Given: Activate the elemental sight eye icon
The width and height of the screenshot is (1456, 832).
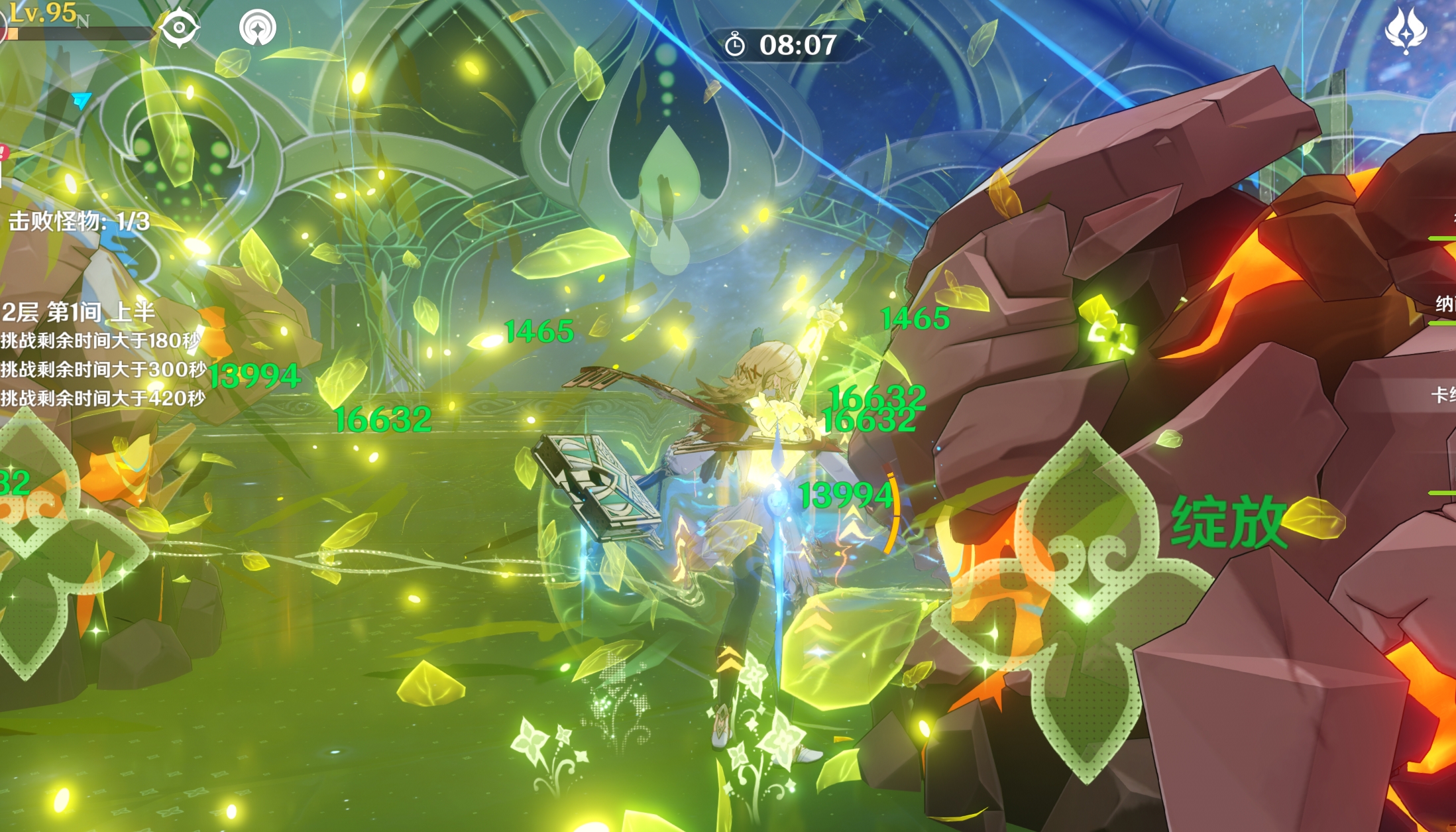Looking at the screenshot, I should pos(179,28).
